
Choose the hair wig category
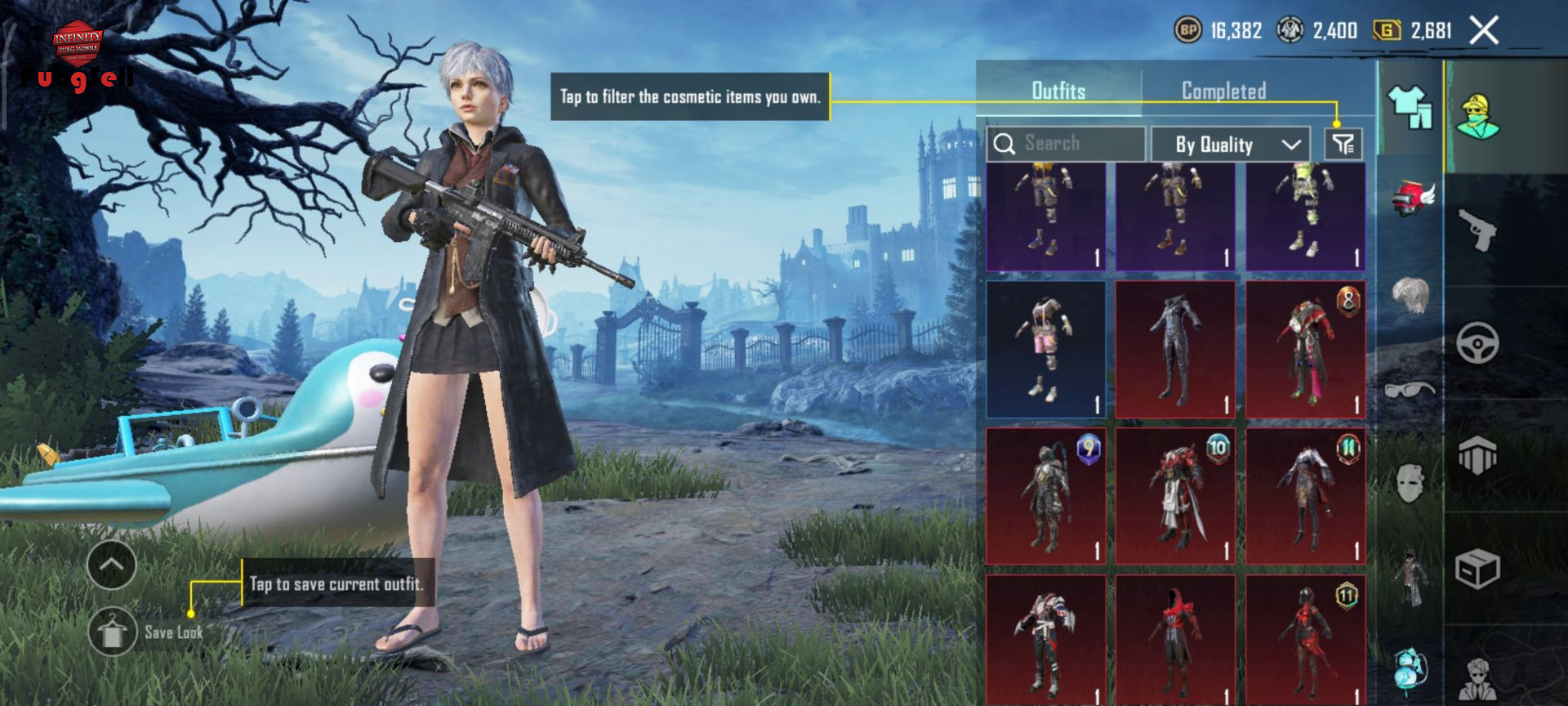click(1410, 295)
